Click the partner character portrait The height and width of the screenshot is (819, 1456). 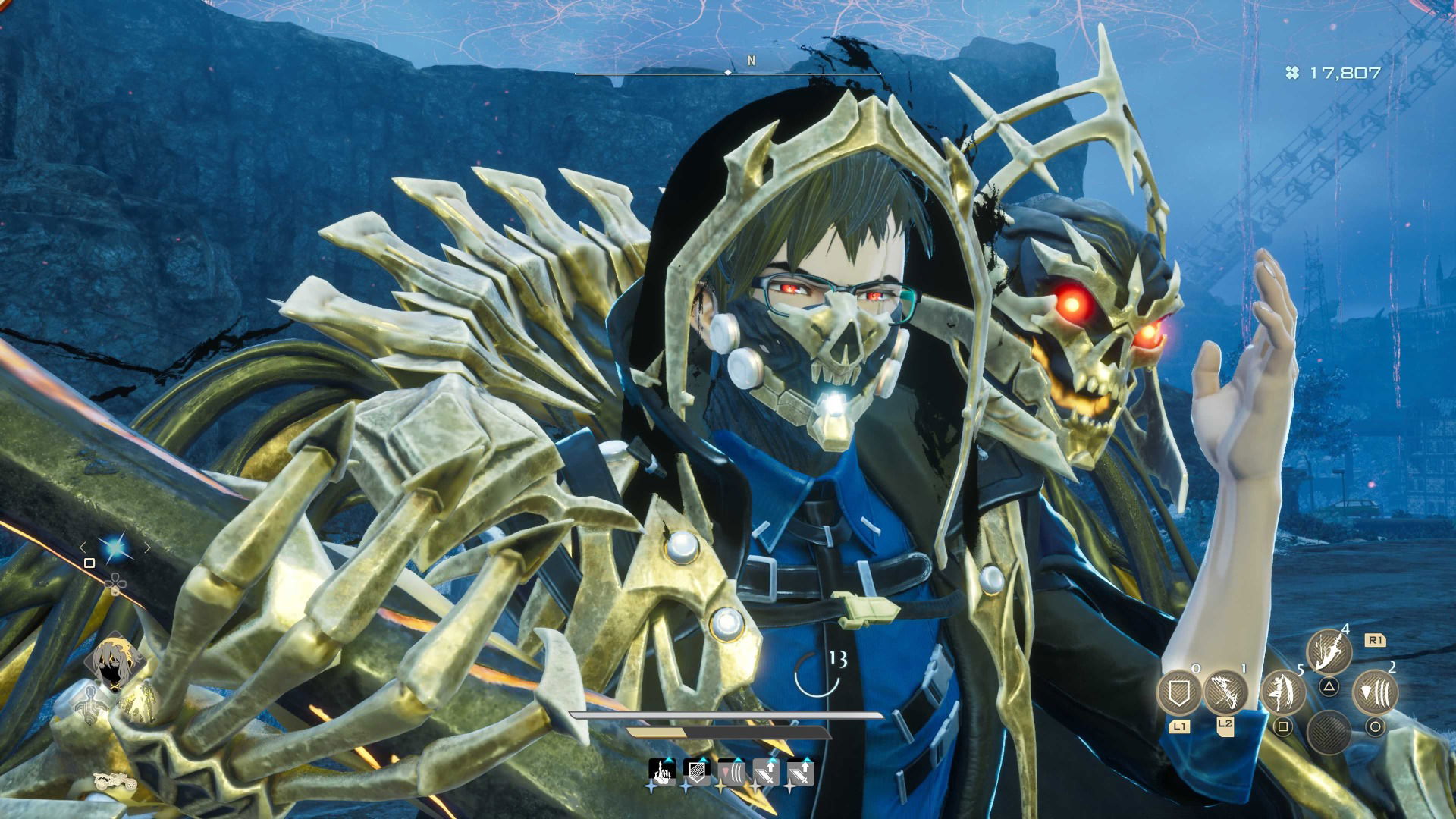click(115, 663)
